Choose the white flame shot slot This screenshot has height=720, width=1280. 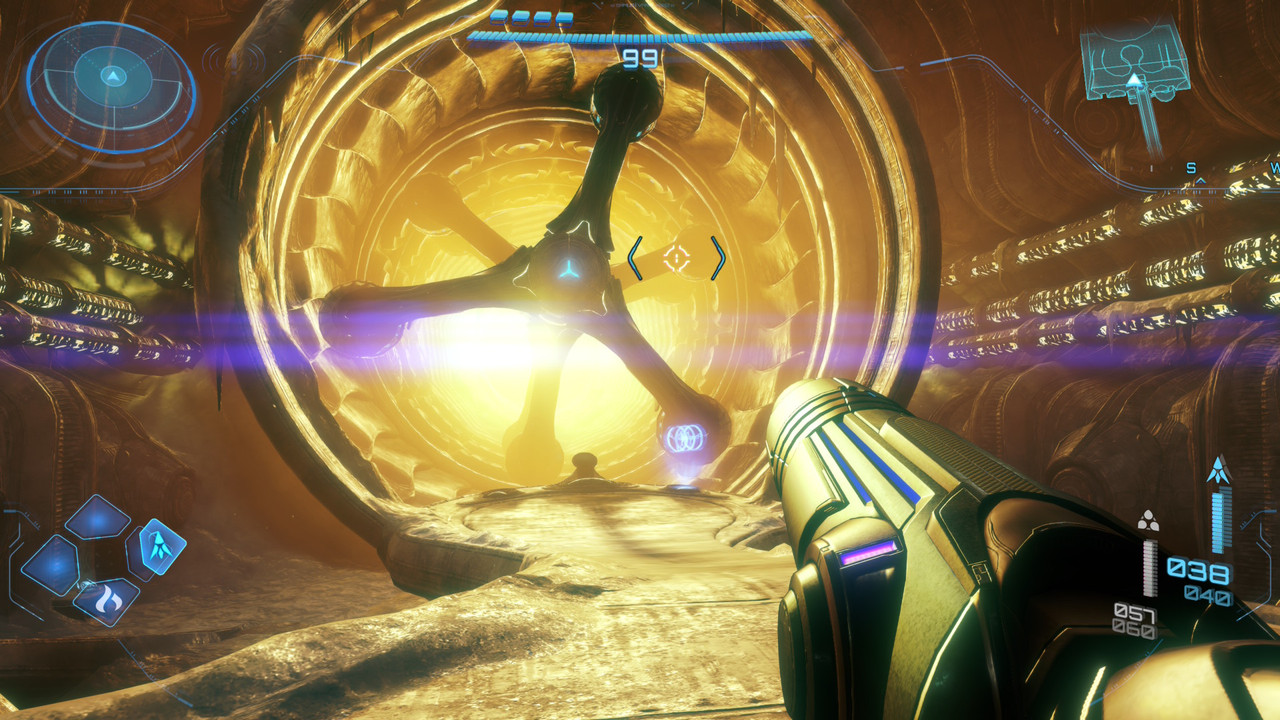point(106,600)
